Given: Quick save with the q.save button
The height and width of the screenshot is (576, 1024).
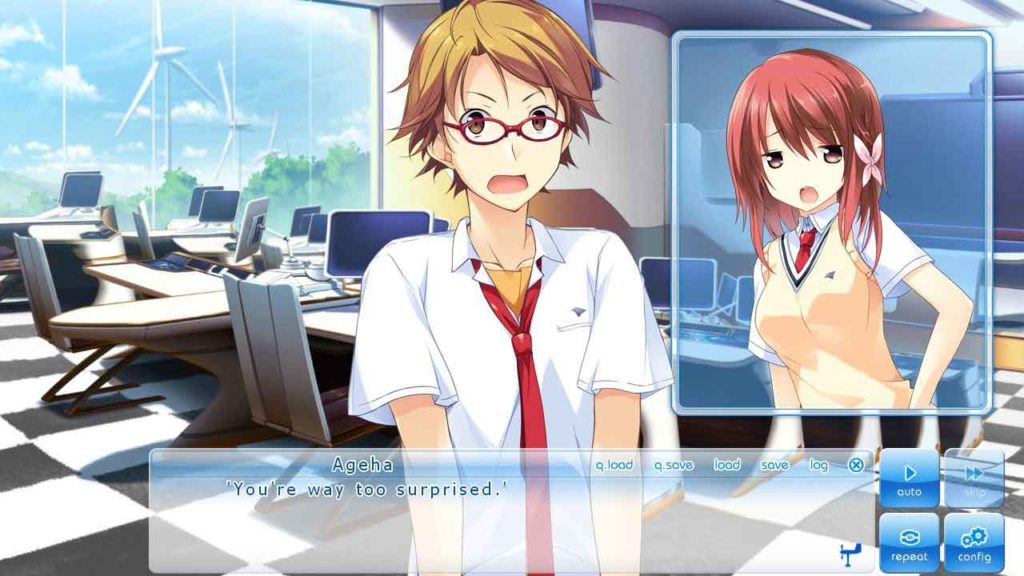Looking at the screenshot, I should [x=674, y=465].
